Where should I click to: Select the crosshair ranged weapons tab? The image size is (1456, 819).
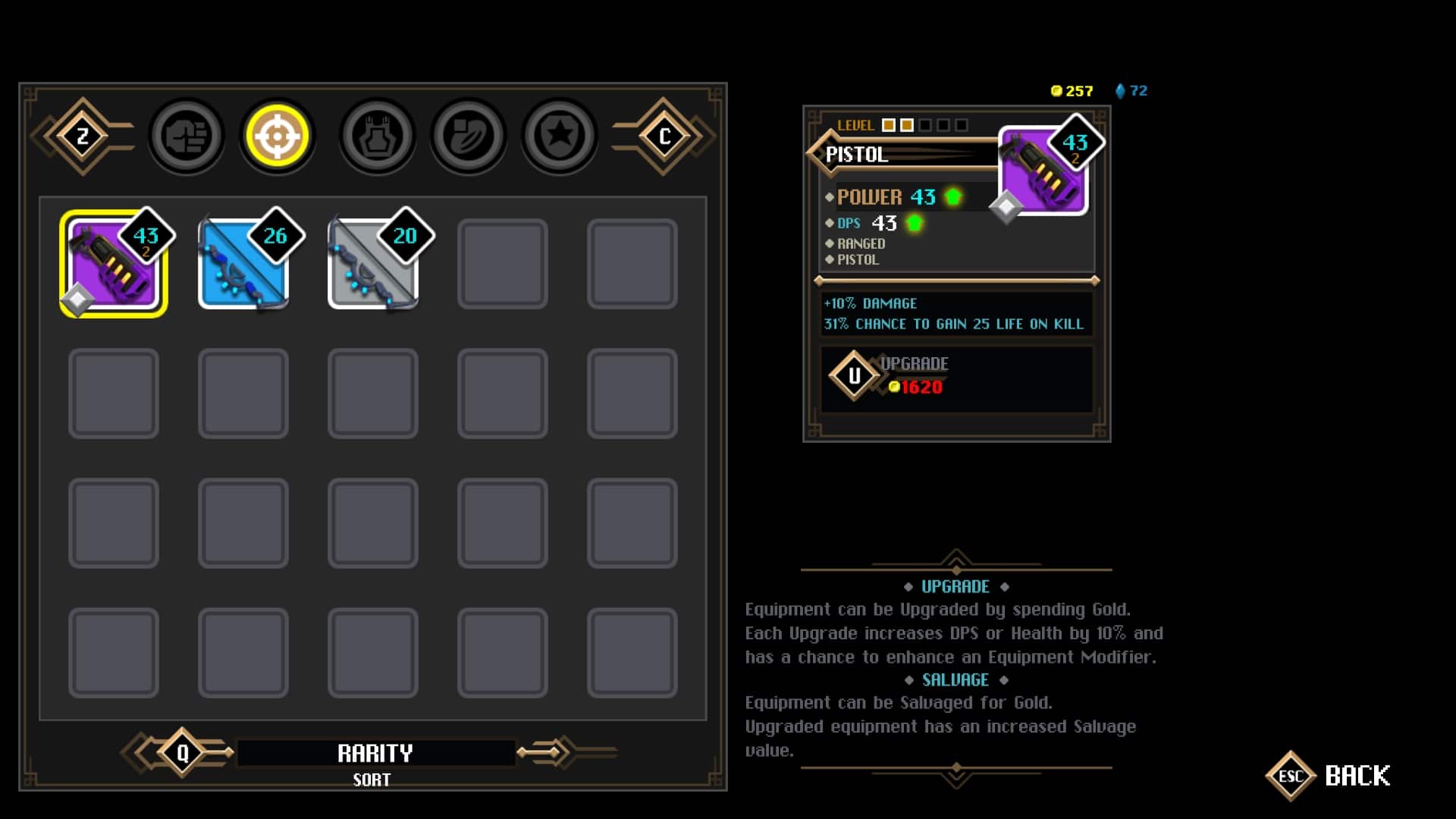click(x=278, y=136)
